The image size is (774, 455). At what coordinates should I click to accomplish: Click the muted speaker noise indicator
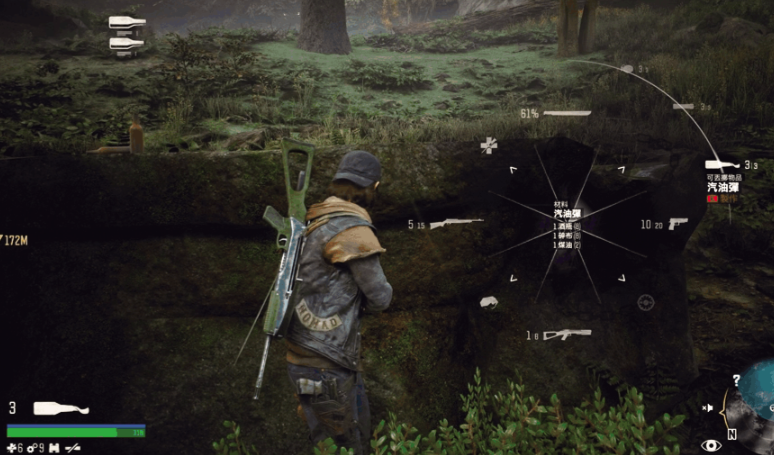pos(708,408)
